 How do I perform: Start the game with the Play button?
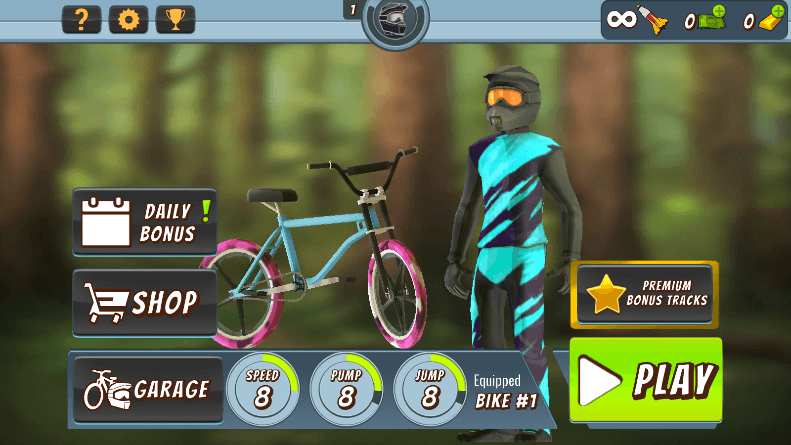(645, 380)
